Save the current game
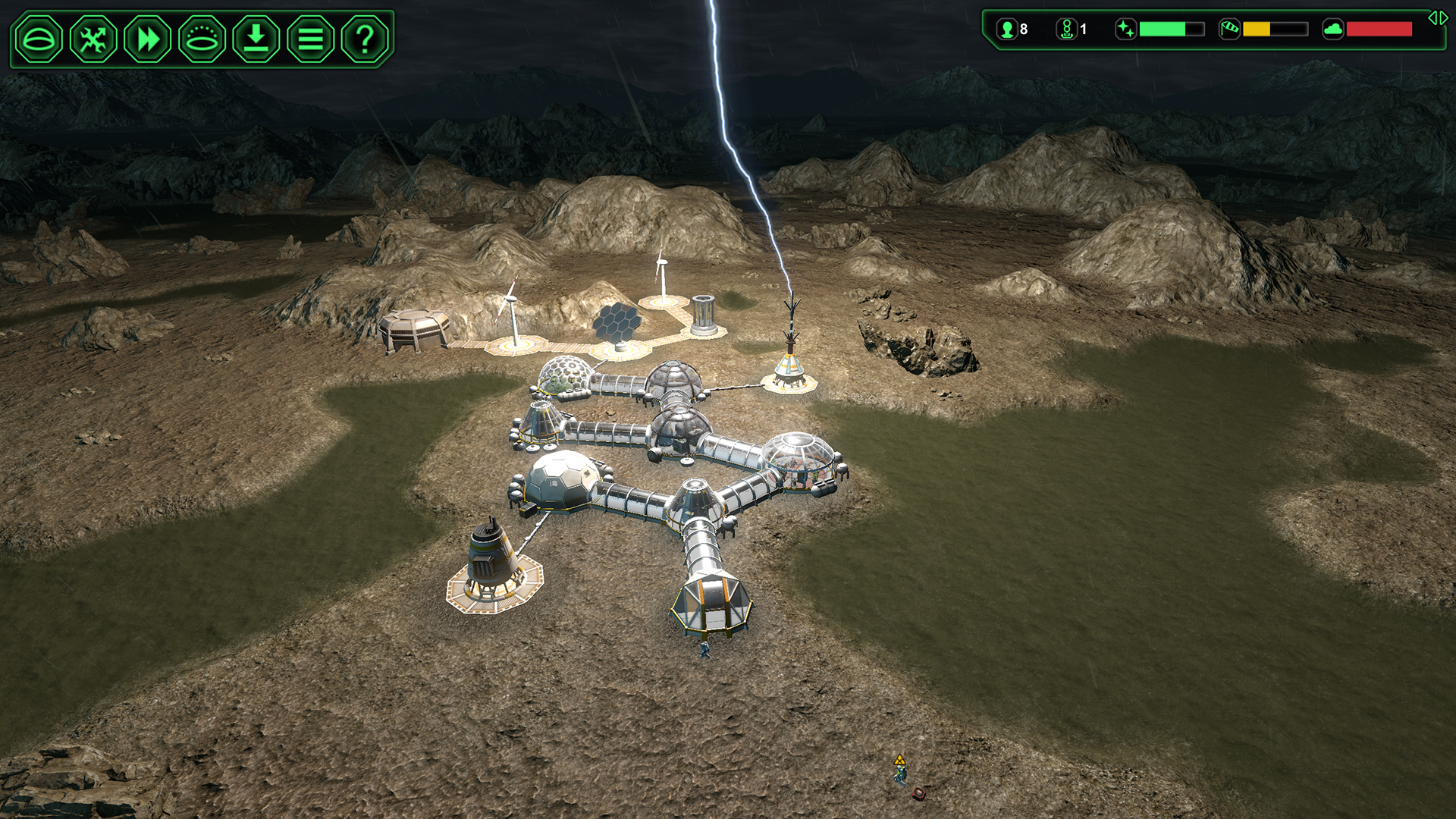This screenshot has height=819, width=1456. click(x=256, y=38)
